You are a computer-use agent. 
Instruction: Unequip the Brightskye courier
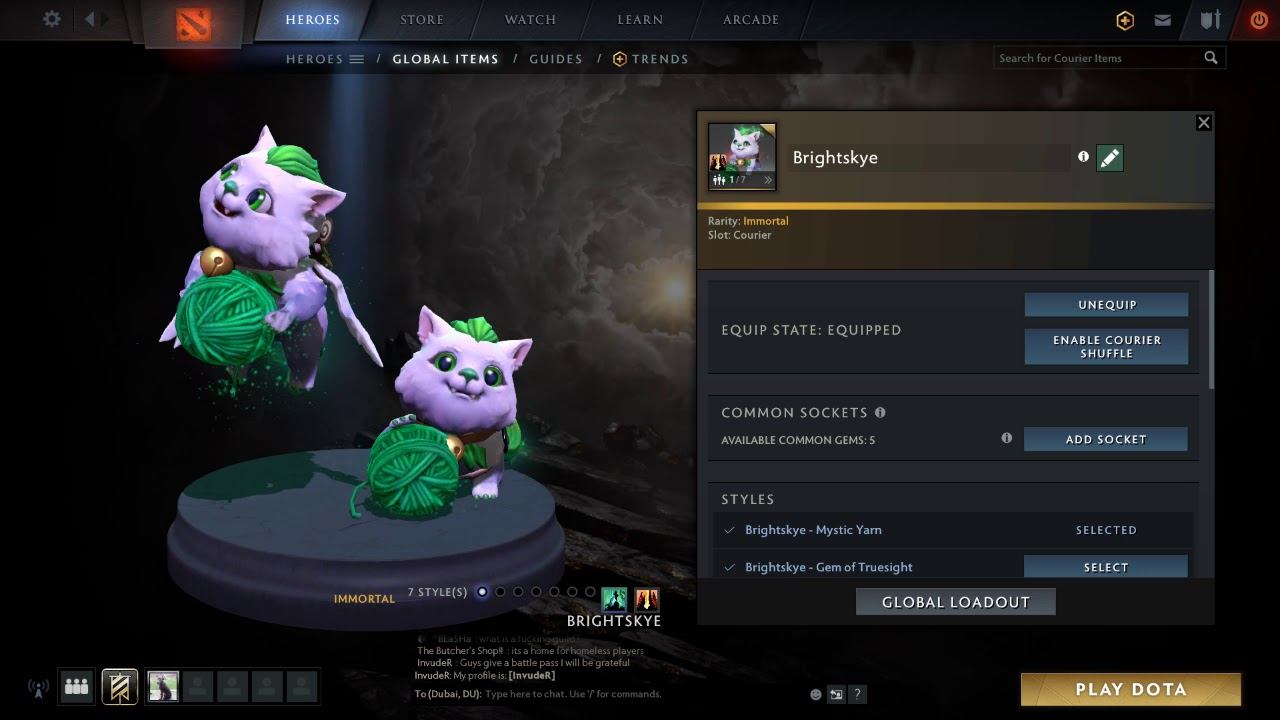1106,305
